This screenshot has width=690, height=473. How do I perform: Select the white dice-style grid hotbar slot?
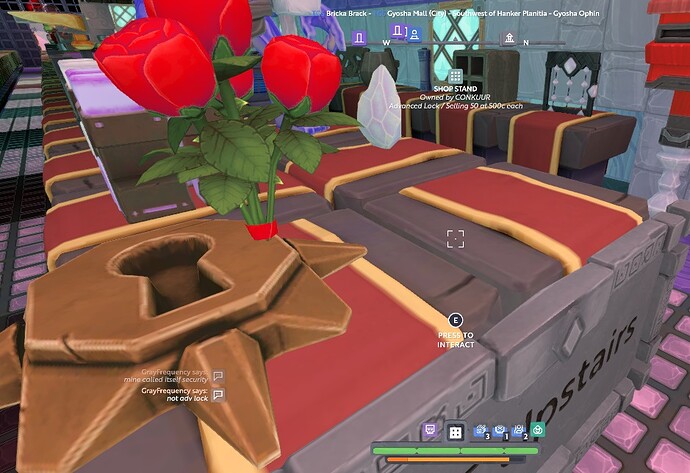click(455, 432)
